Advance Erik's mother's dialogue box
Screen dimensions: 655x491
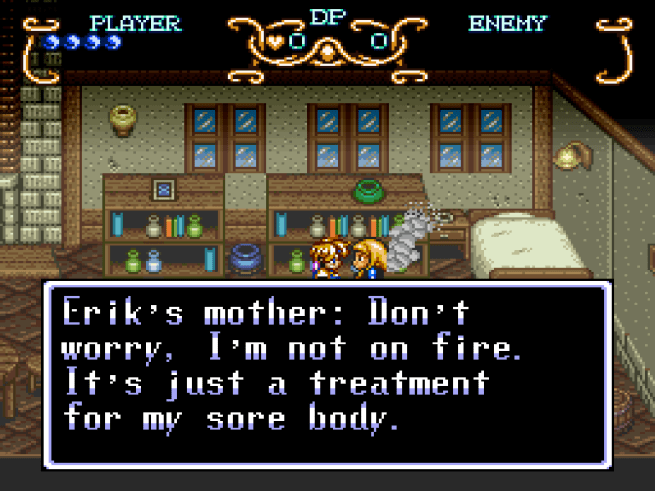pyautogui.click(x=327, y=375)
